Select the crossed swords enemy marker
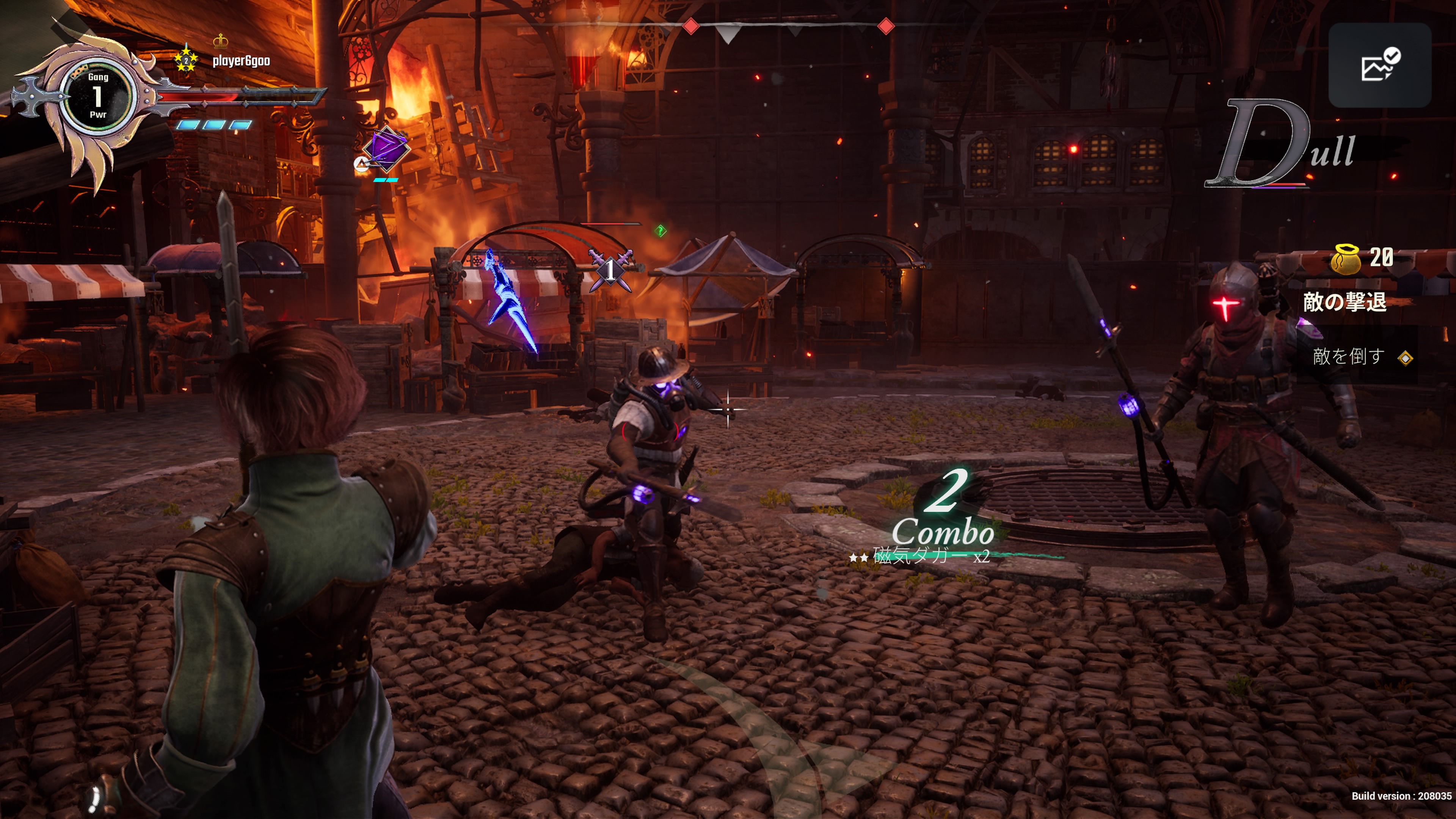 [x=610, y=270]
